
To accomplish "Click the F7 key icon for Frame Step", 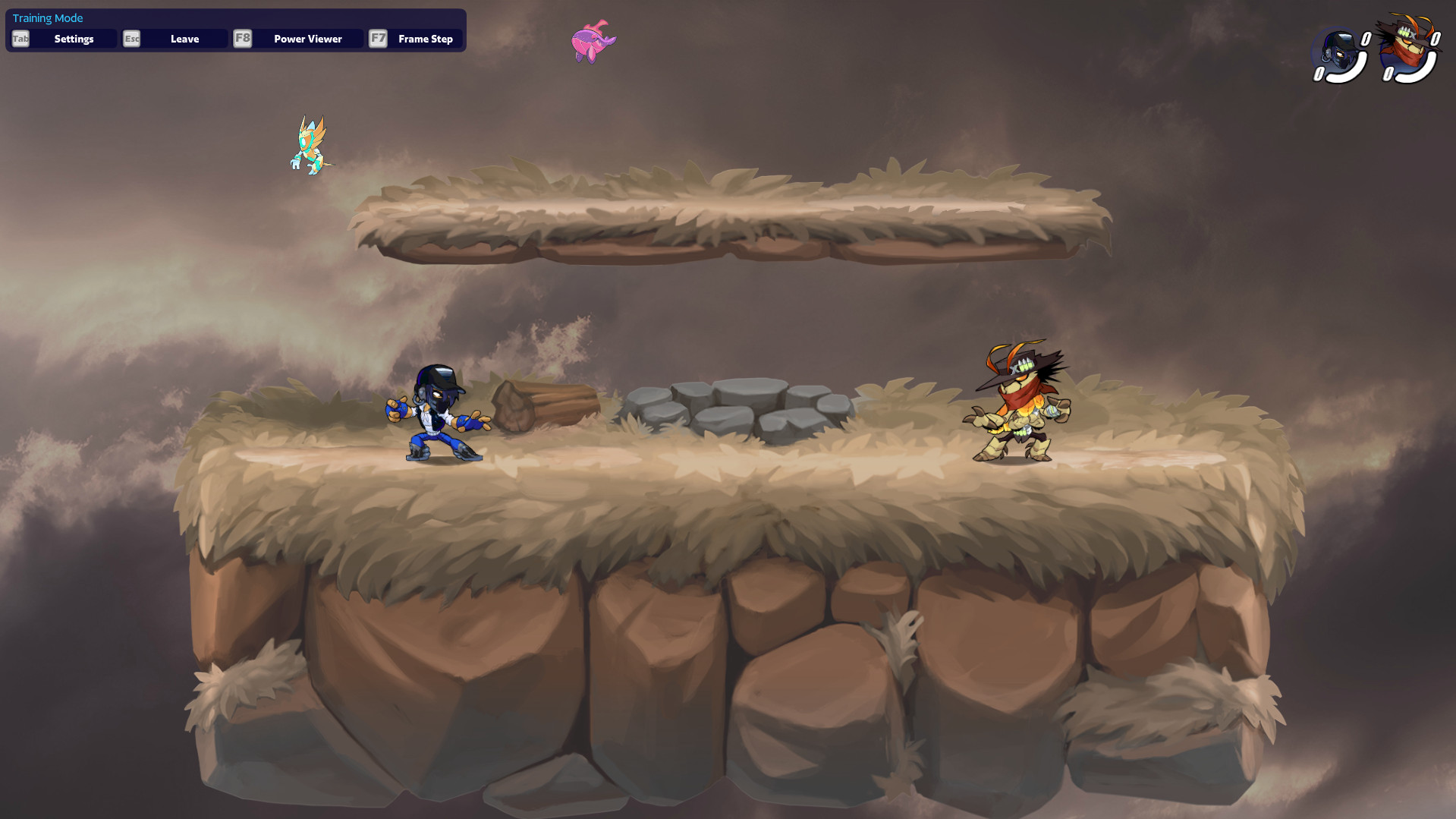I will (x=378, y=39).
